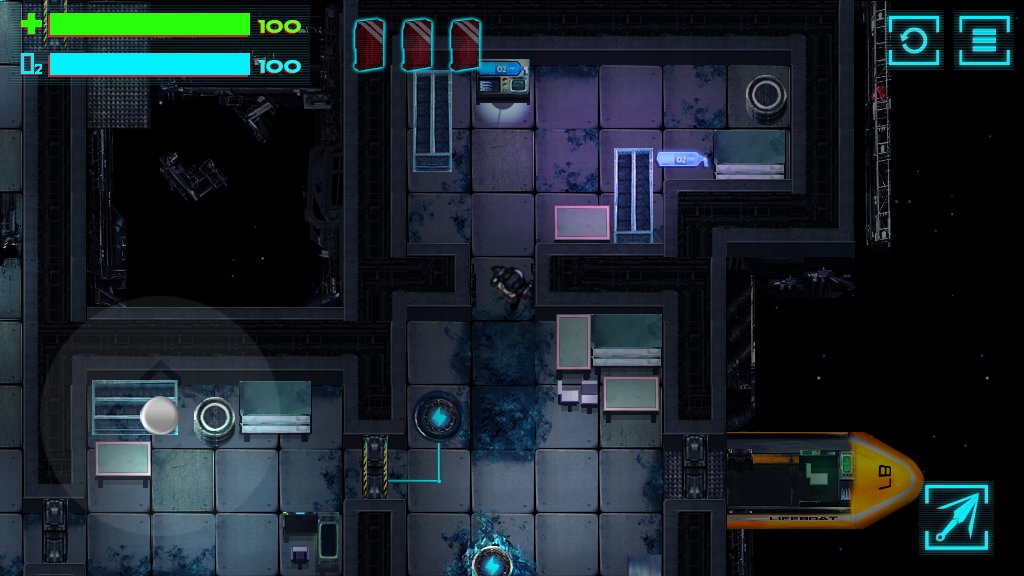Open the hamburger menu
The image size is (1024, 576).
[x=984, y=41]
